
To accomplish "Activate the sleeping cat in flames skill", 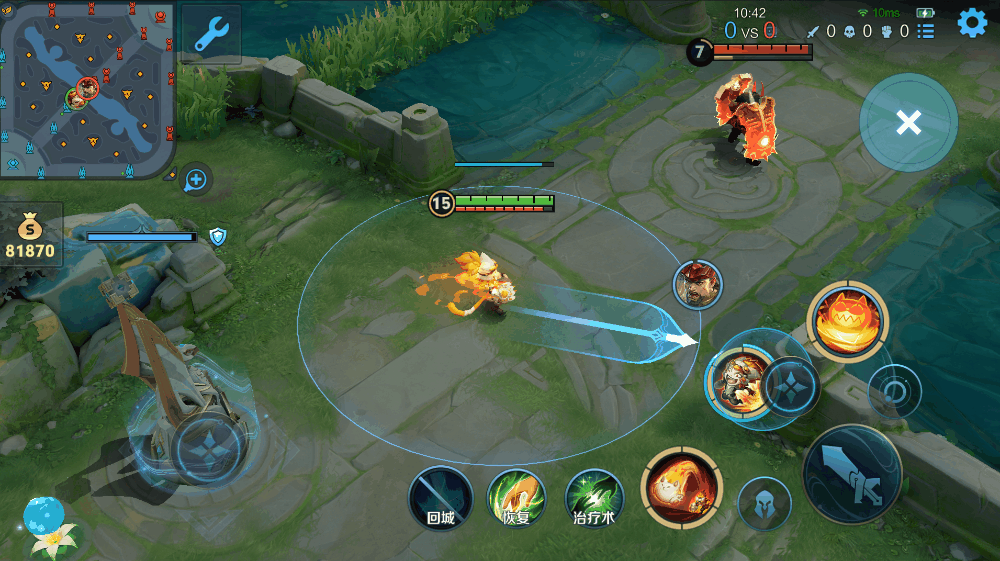I will (681, 487).
